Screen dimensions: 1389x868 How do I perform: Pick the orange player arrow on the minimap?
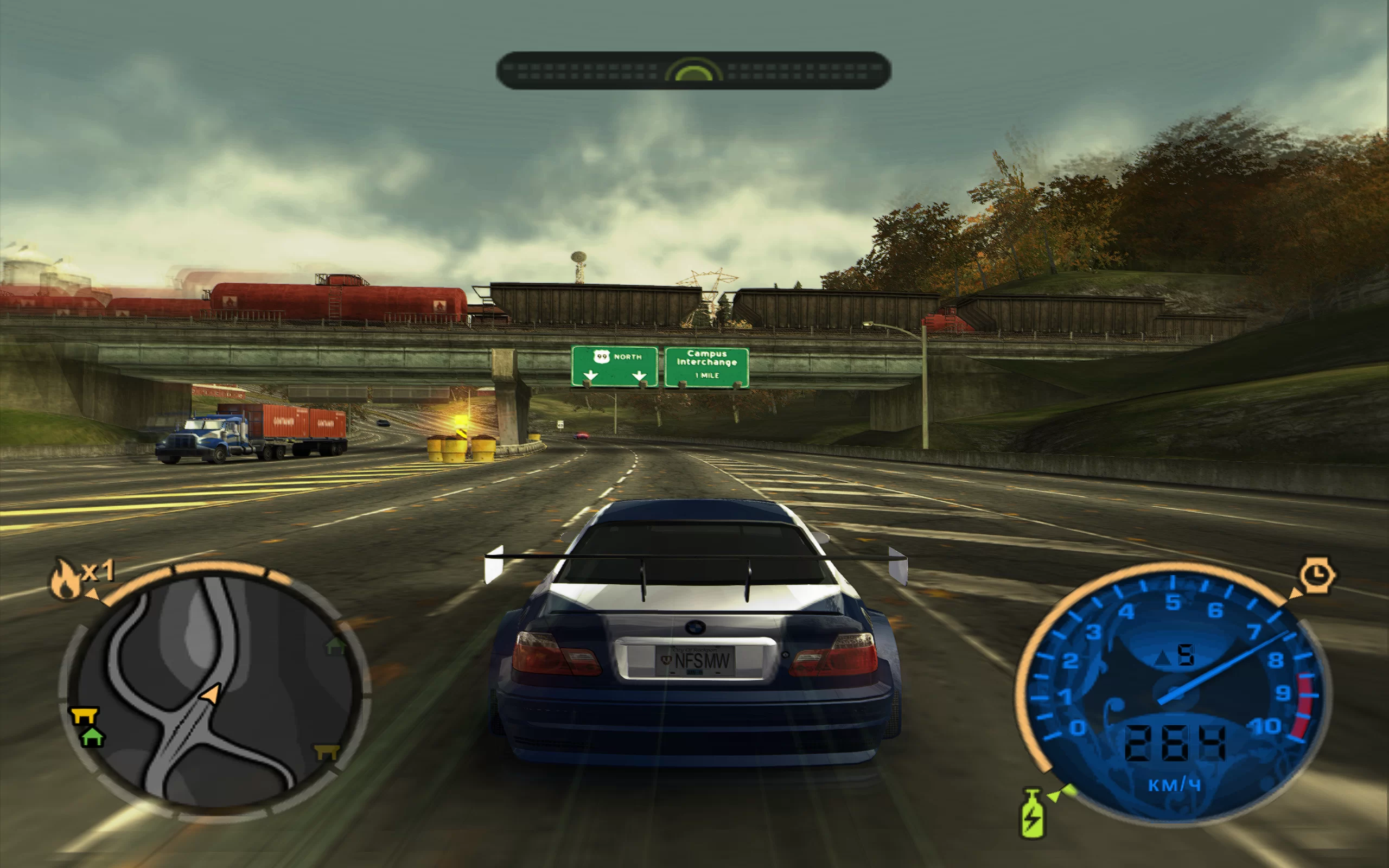tap(210, 694)
